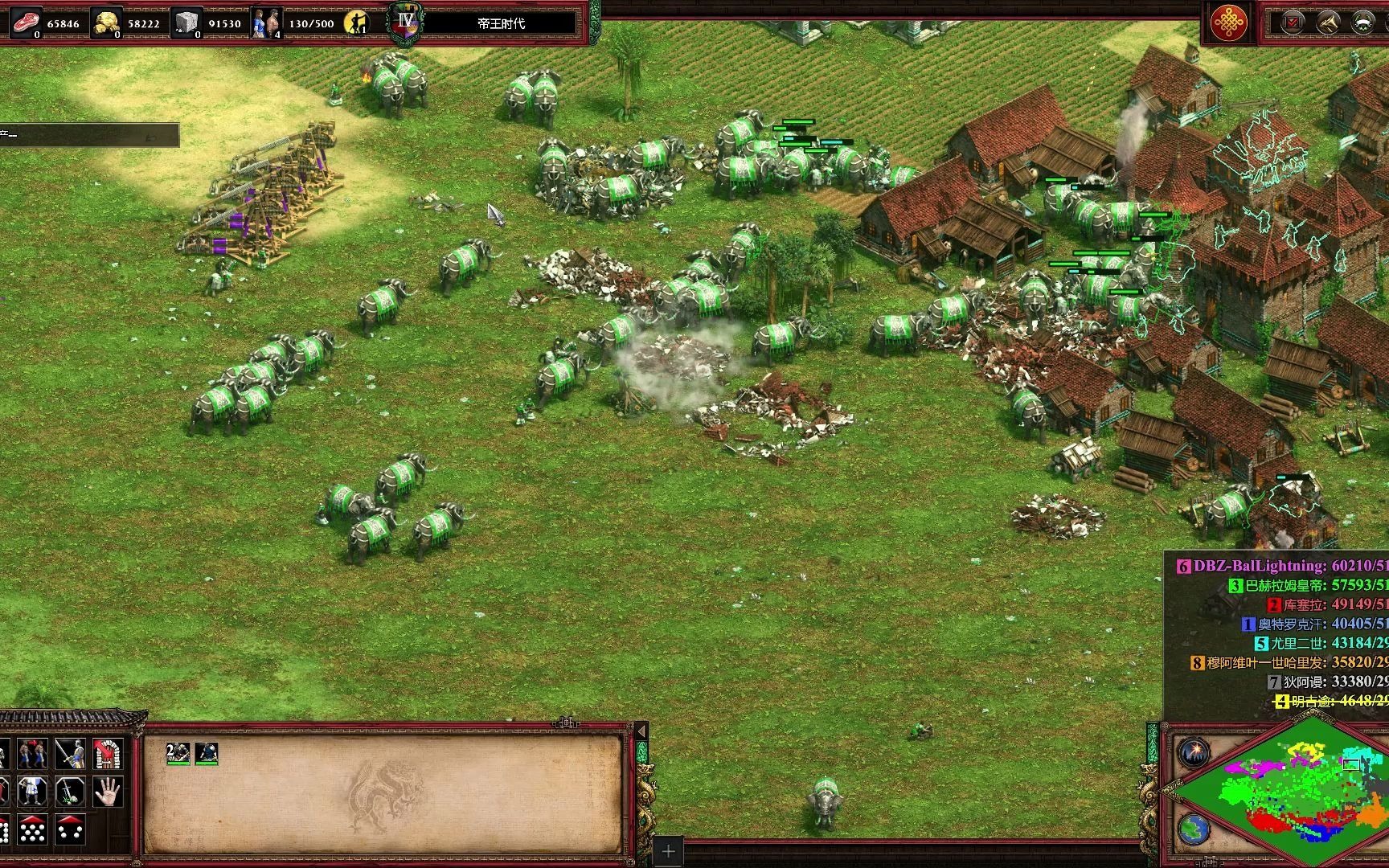
Task: Activate the flare signal button beside minimap
Action: click(1194, 753)
